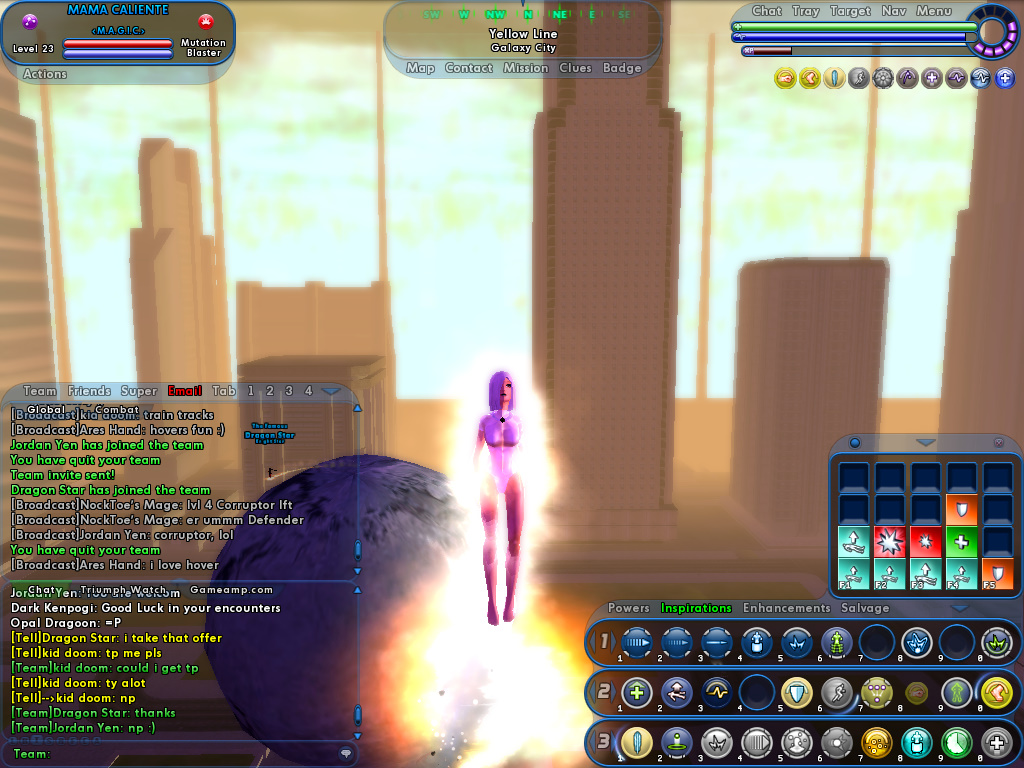This screenshot has height=768, width=1024.
Task: Click the Actions button under team member
Action: coord(44,74)
